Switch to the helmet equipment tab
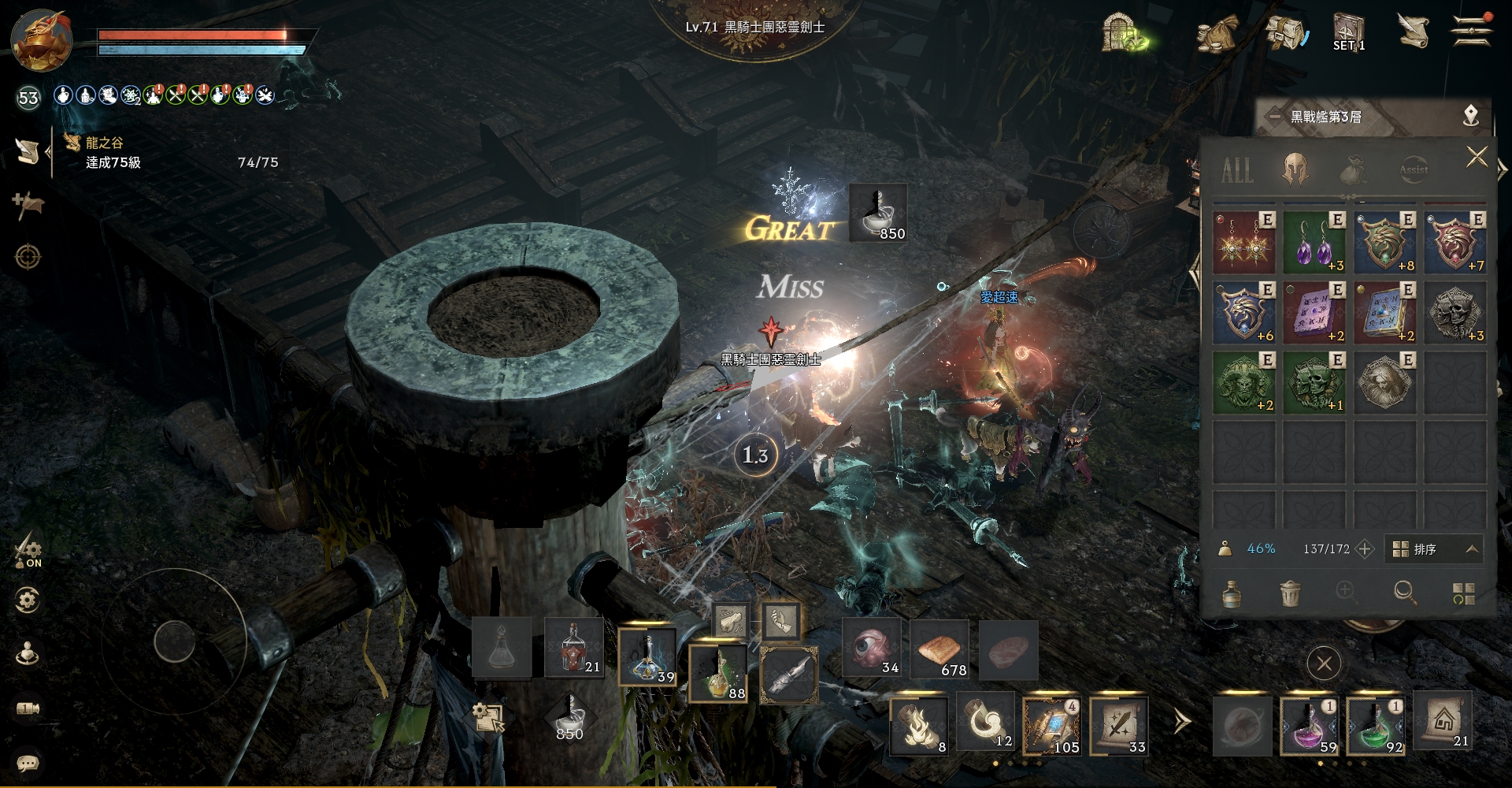The height and width of the screenshot is (788, 1512). pos(1295,169)
